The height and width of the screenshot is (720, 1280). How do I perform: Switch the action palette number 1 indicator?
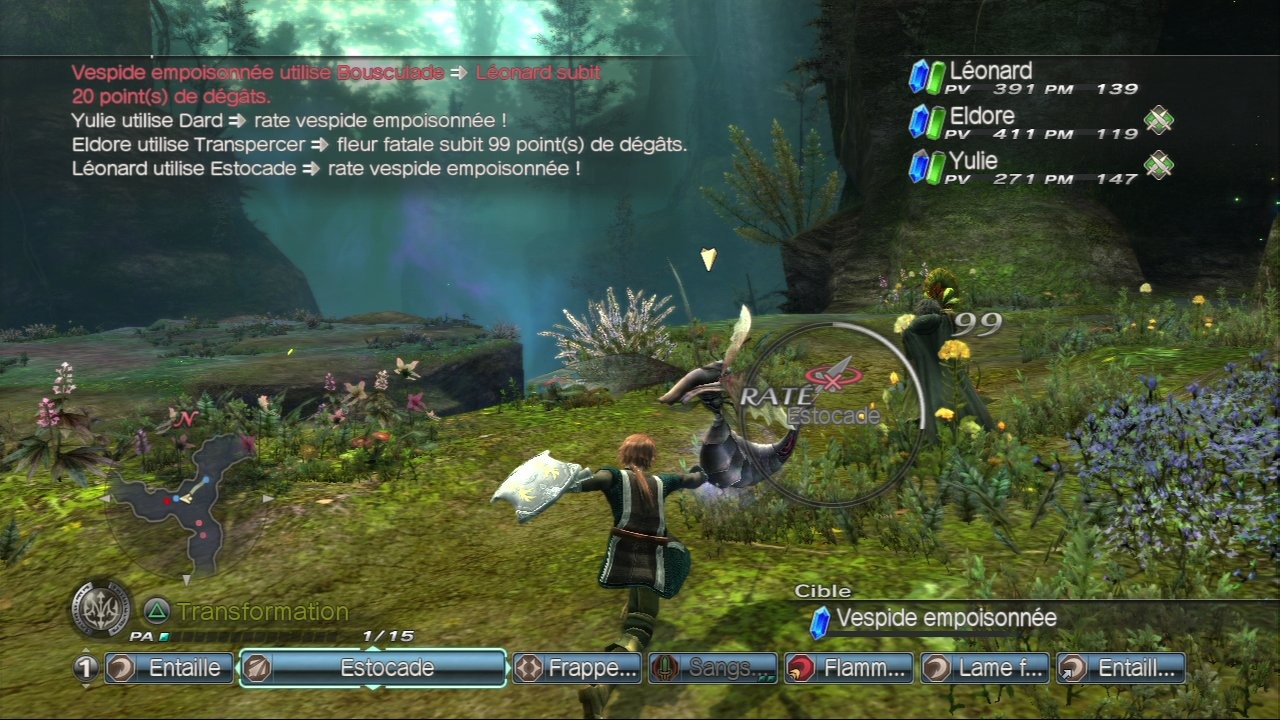click(87, 669)
